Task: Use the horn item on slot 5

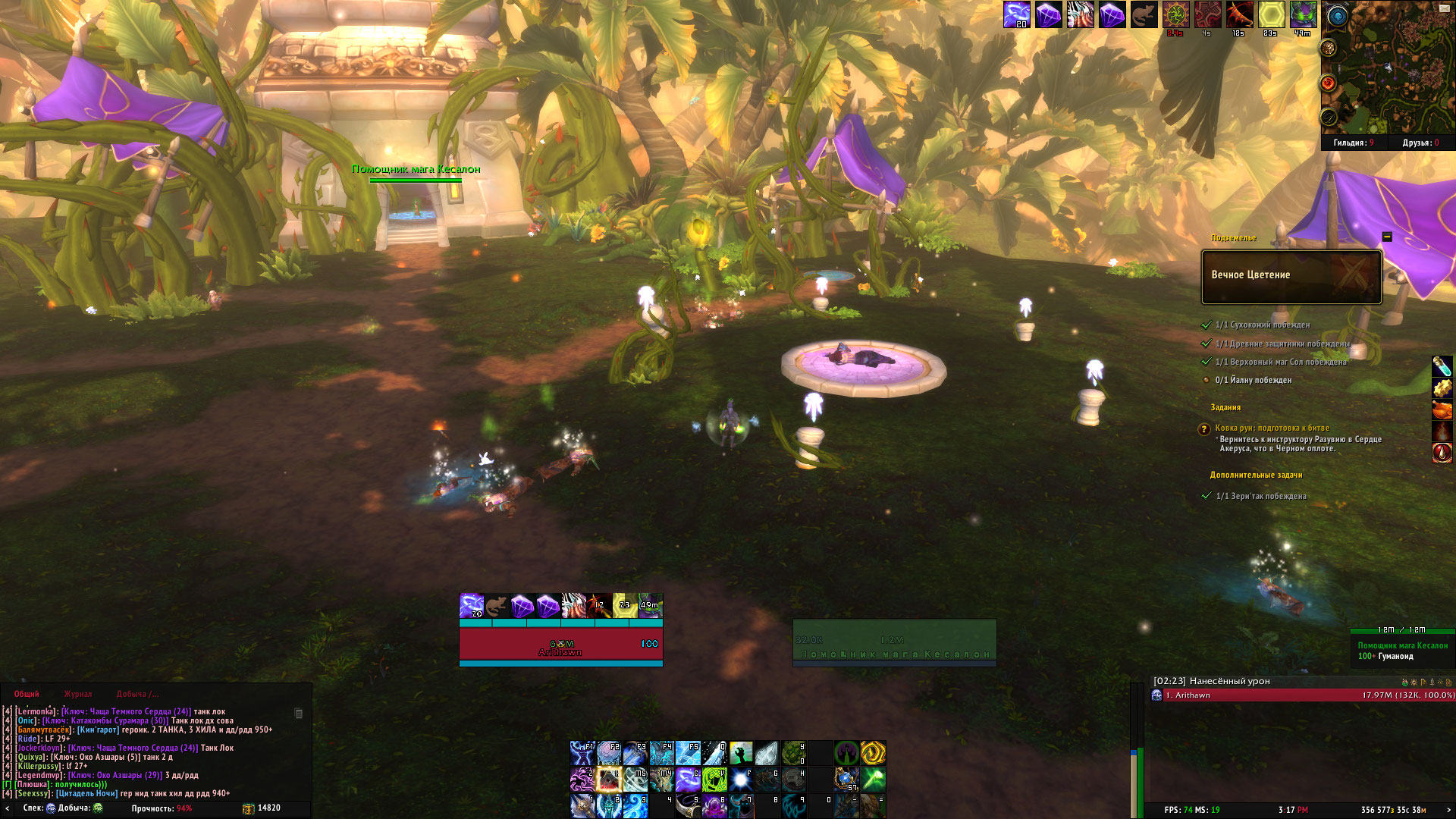Action: (x=688, y=805)
